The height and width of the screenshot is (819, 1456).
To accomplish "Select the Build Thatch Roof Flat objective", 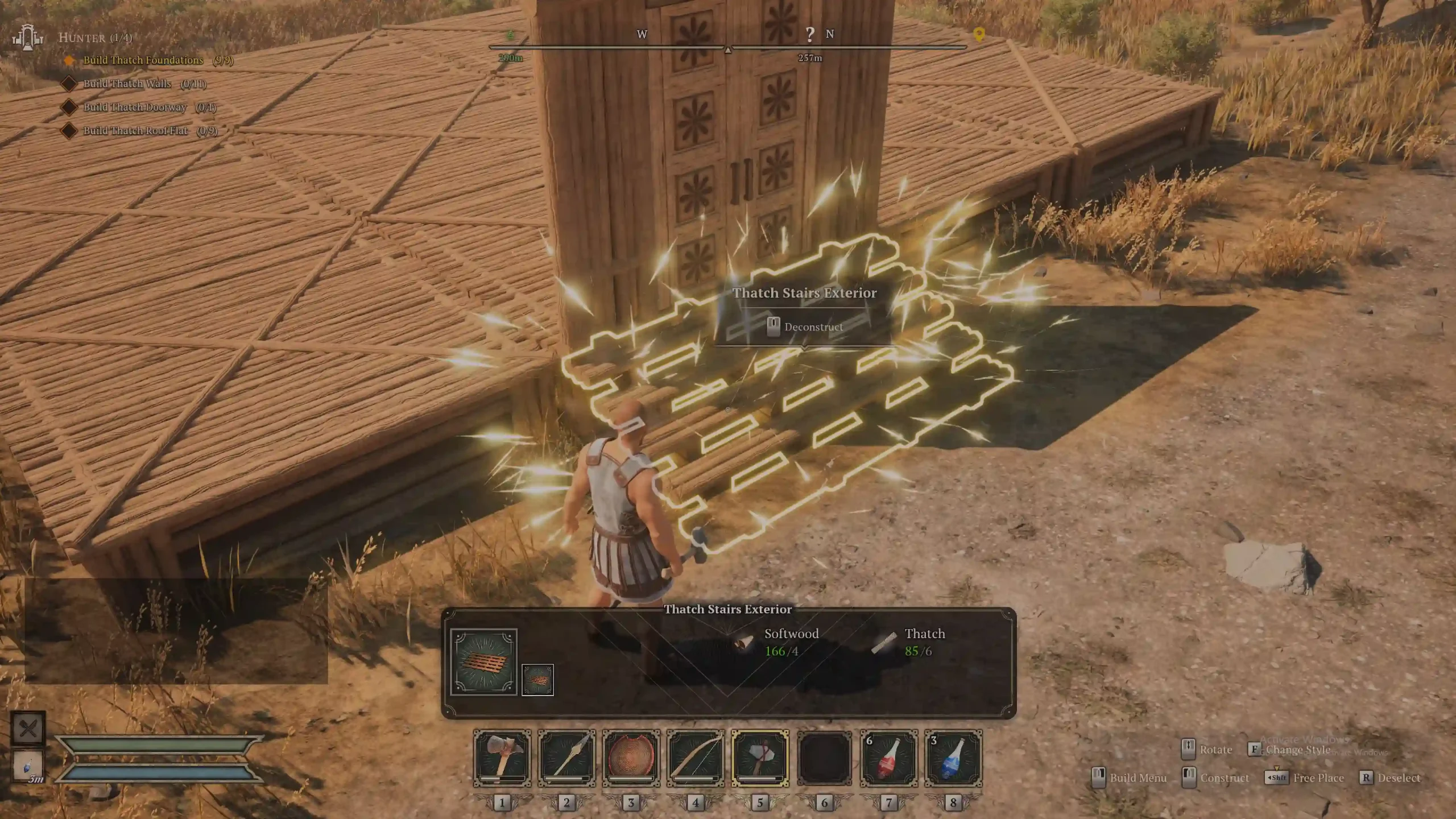I will (x=135, y=130).
